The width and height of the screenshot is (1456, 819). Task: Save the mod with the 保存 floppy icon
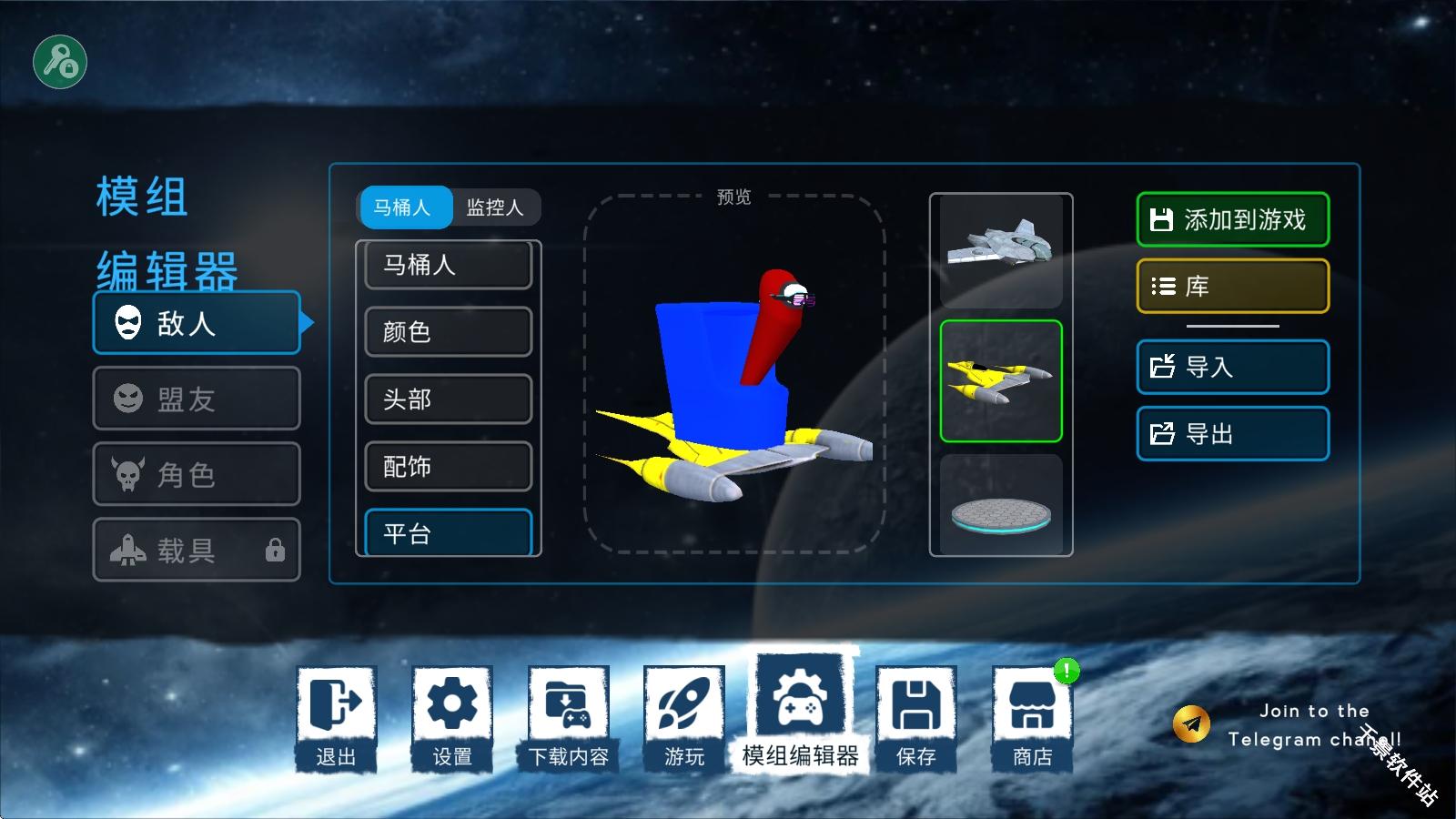coord(916,719)
